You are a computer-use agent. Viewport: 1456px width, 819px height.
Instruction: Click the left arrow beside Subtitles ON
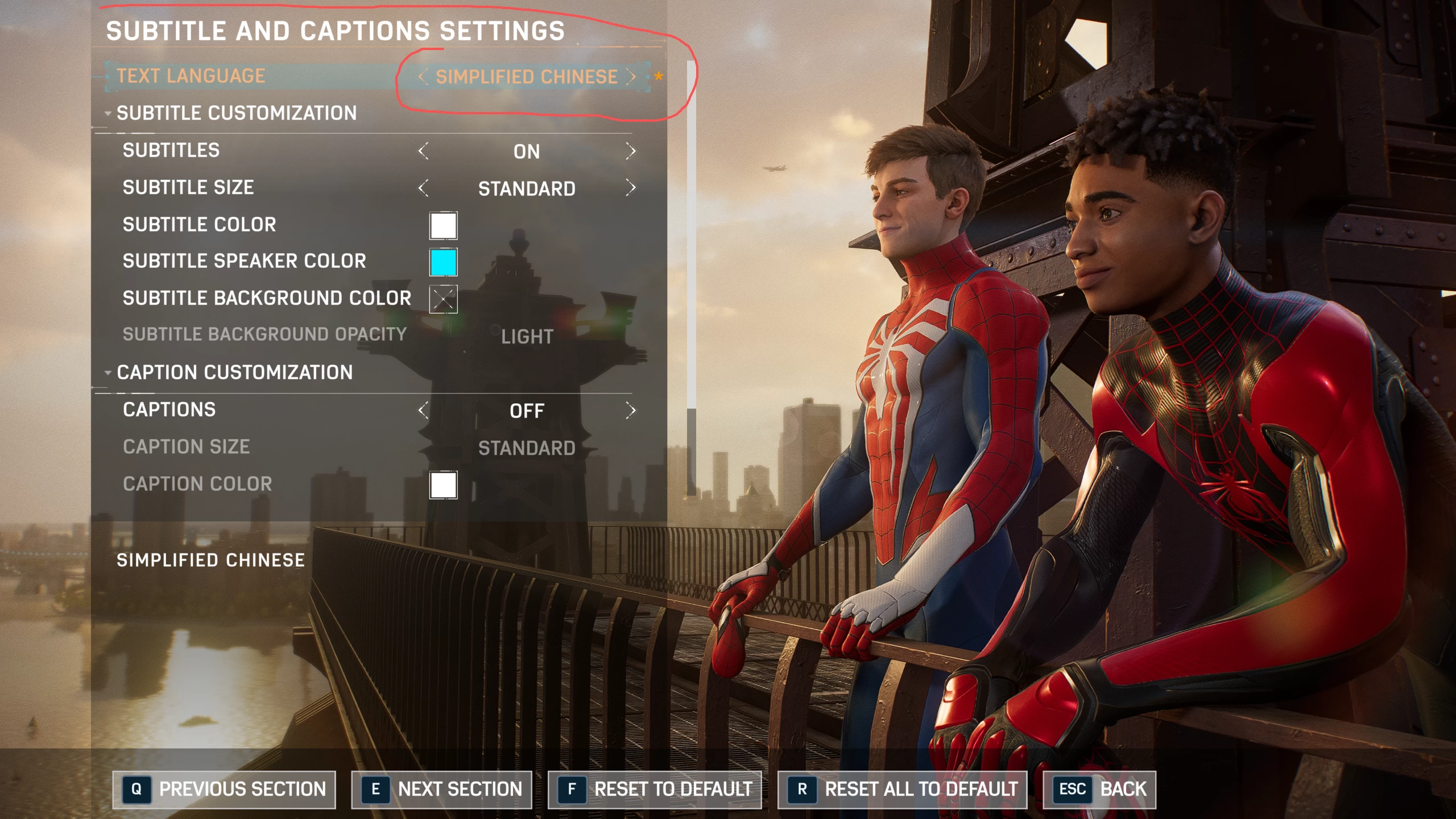(423, 151)
